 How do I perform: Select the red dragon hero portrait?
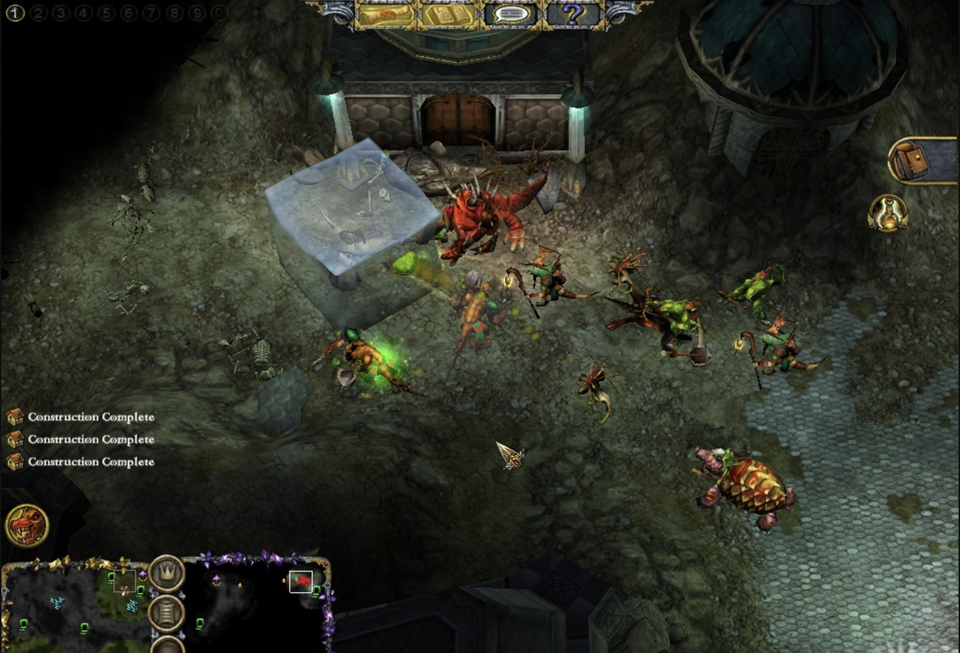coord(27,525)
